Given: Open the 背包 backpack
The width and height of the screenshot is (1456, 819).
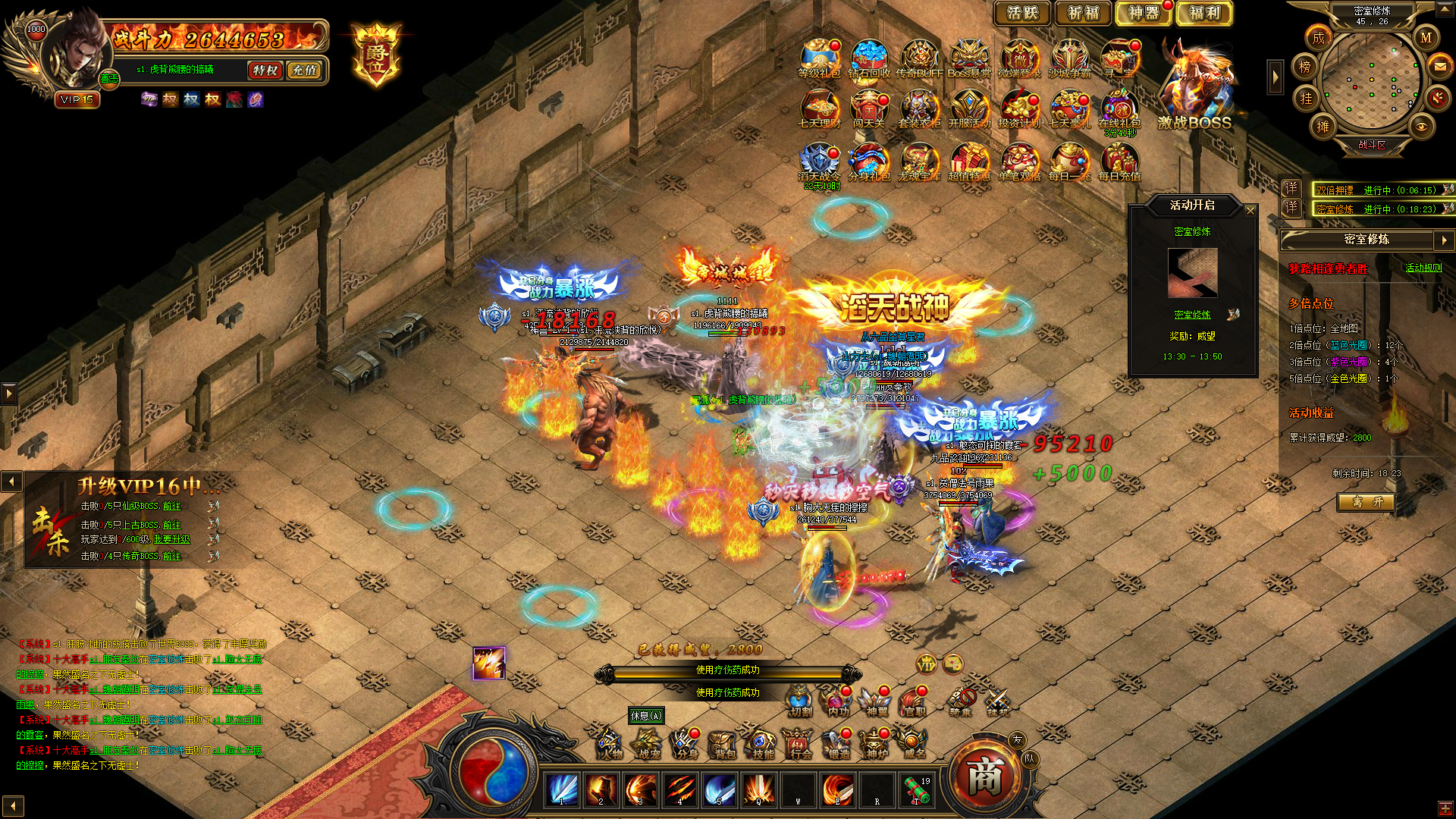Looking at the screenshot, I should 723,744.
